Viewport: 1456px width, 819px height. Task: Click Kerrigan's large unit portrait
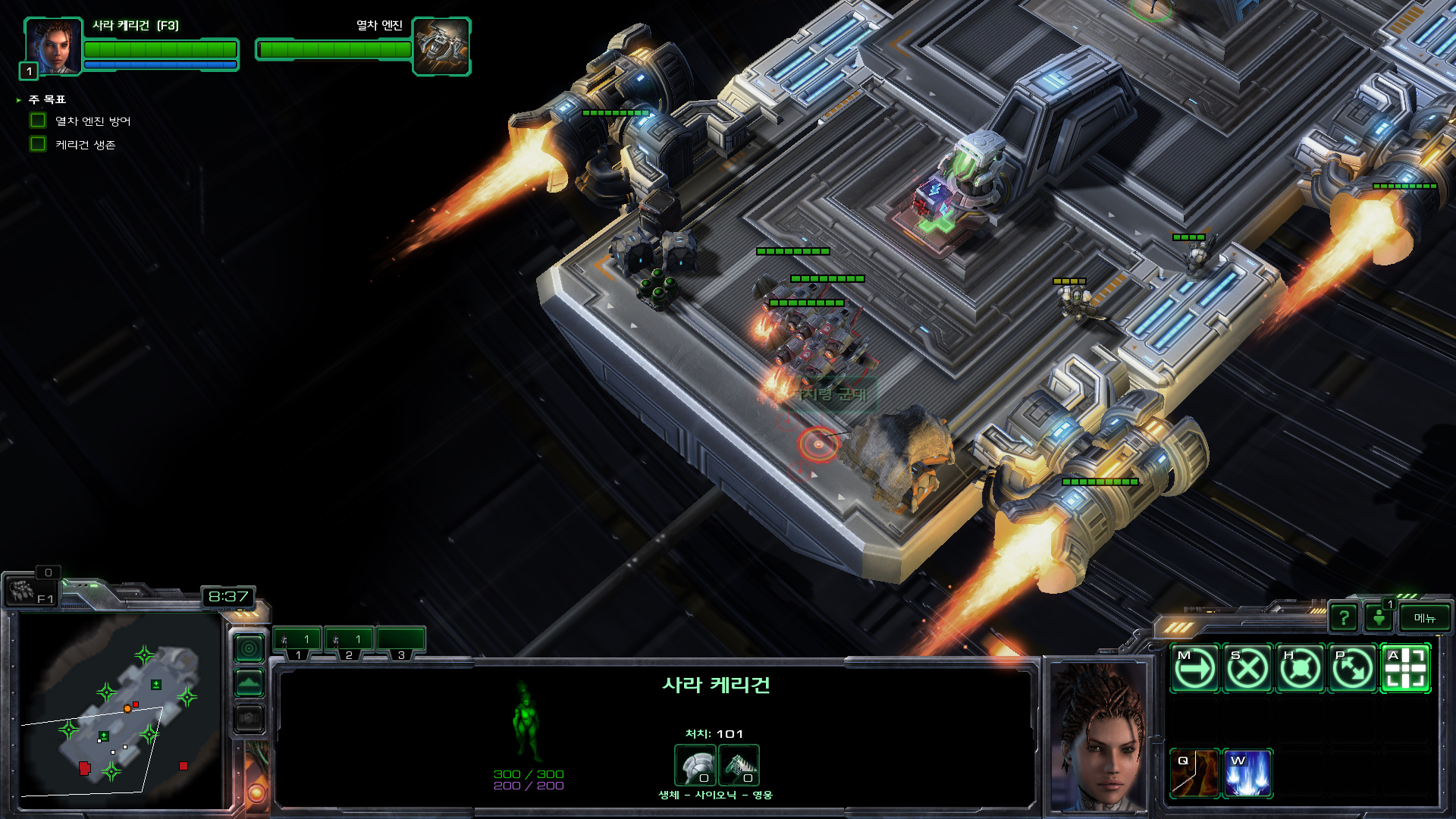tap(1099, 736)
